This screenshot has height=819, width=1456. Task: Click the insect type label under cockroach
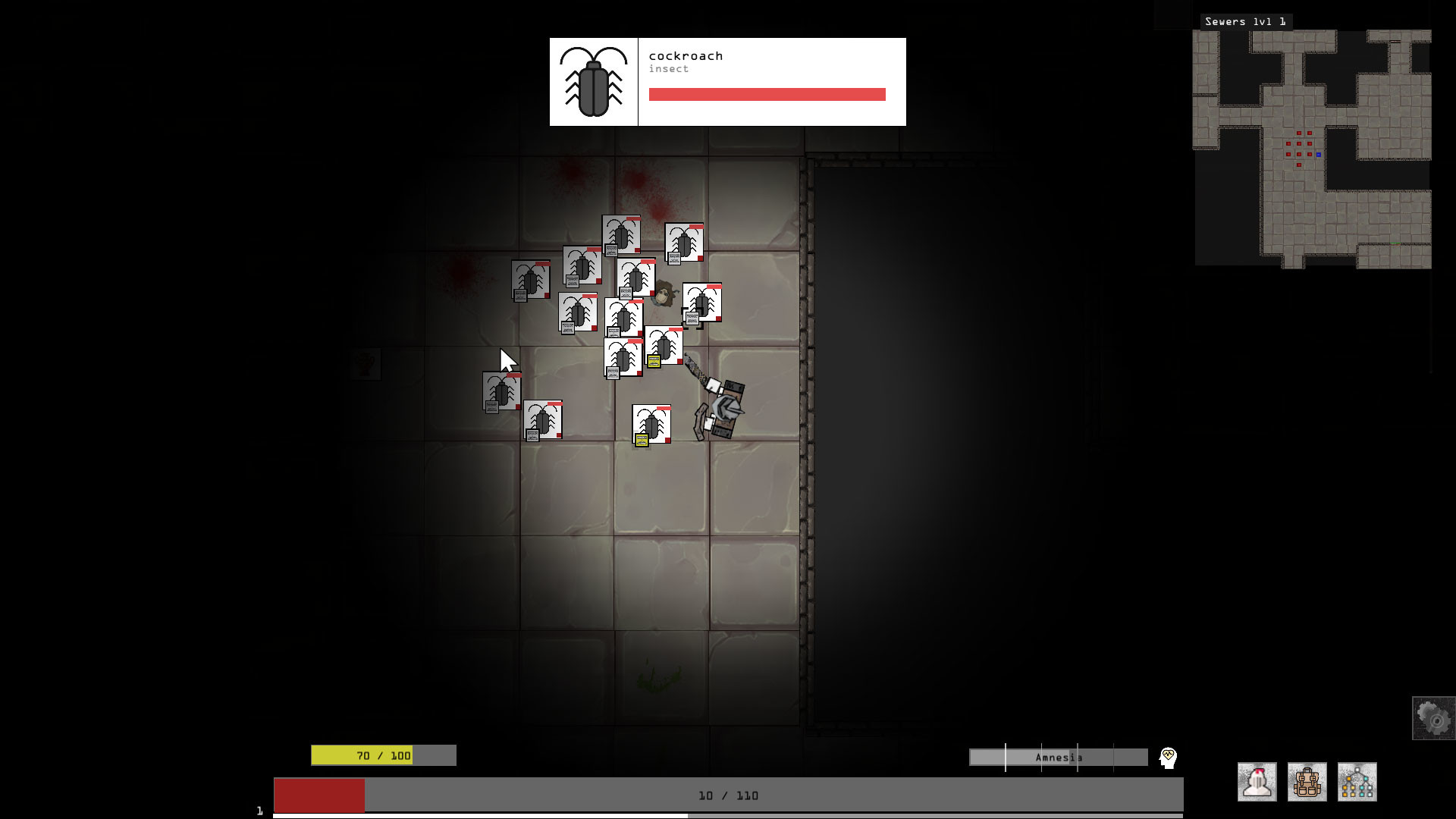click(x=669, y=68)
